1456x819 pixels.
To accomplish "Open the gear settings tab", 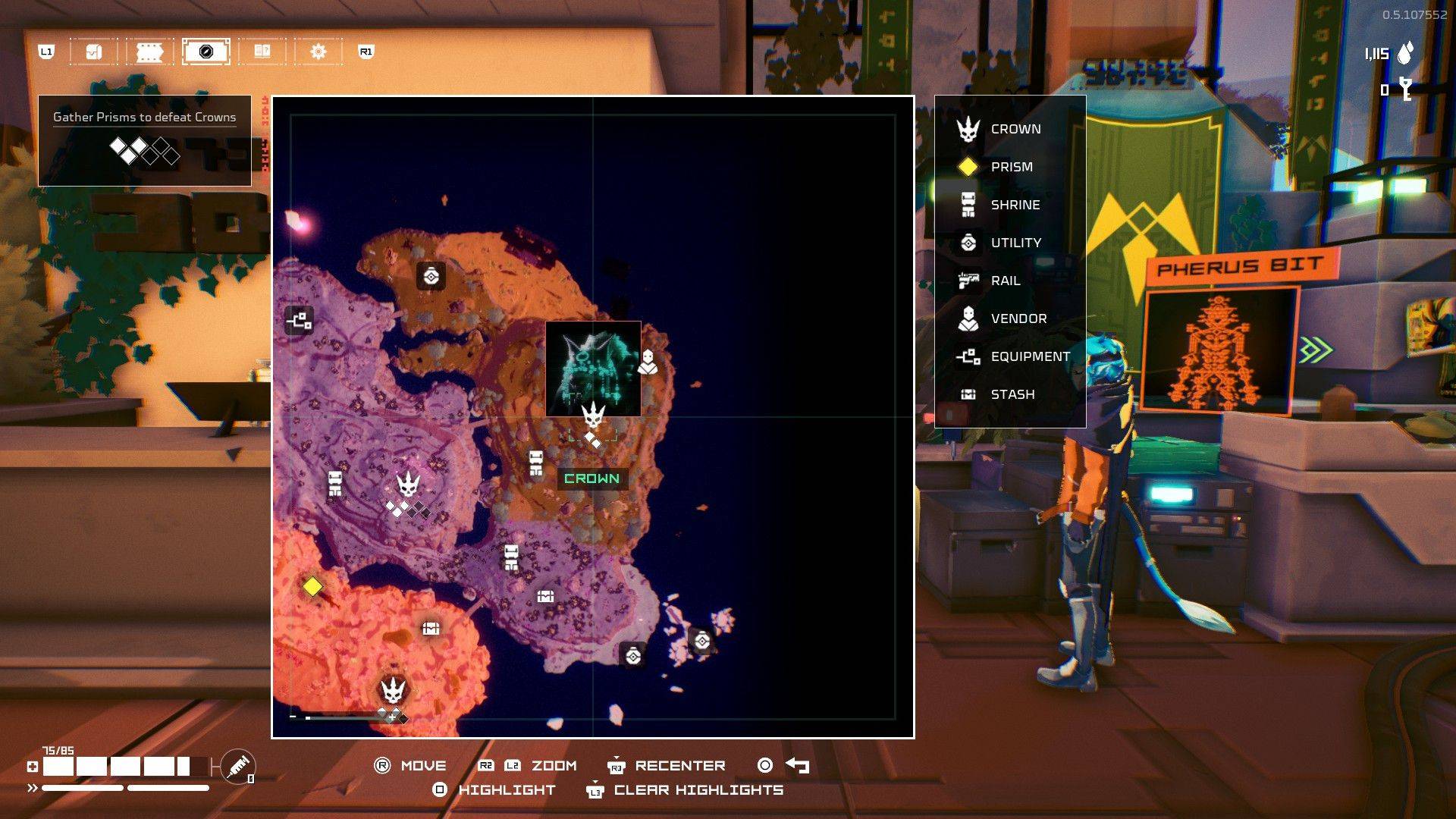I will pos(318,52).
